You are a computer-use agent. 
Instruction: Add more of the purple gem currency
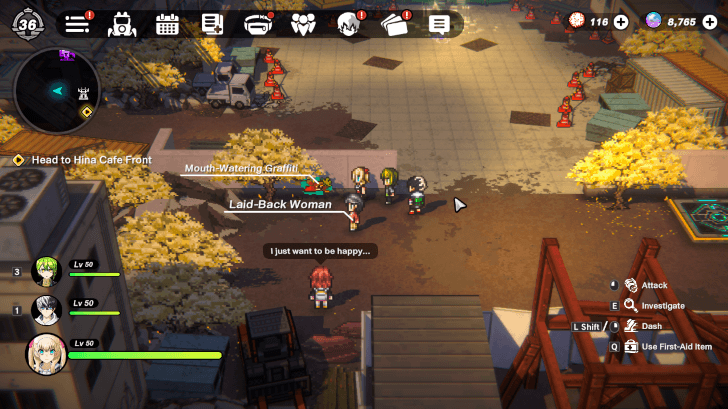coord(710,21)
